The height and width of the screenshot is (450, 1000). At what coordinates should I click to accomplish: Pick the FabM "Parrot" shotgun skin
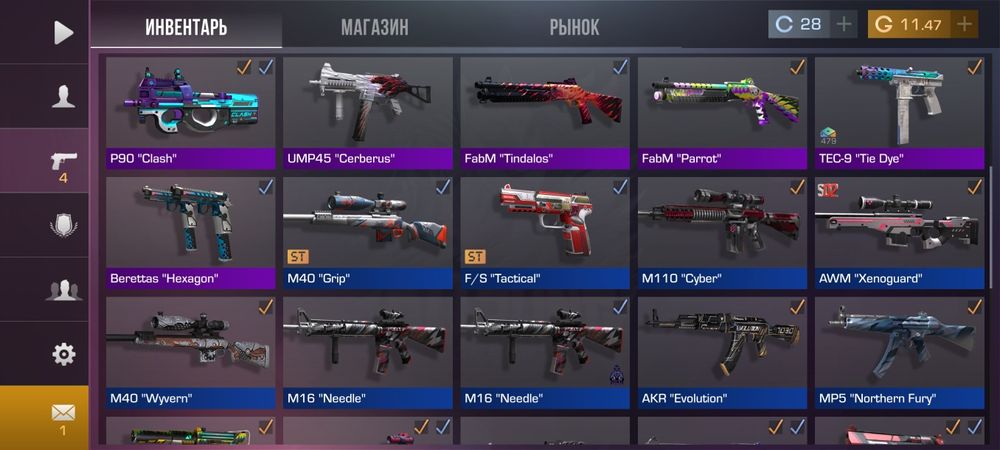coord(722,112)
